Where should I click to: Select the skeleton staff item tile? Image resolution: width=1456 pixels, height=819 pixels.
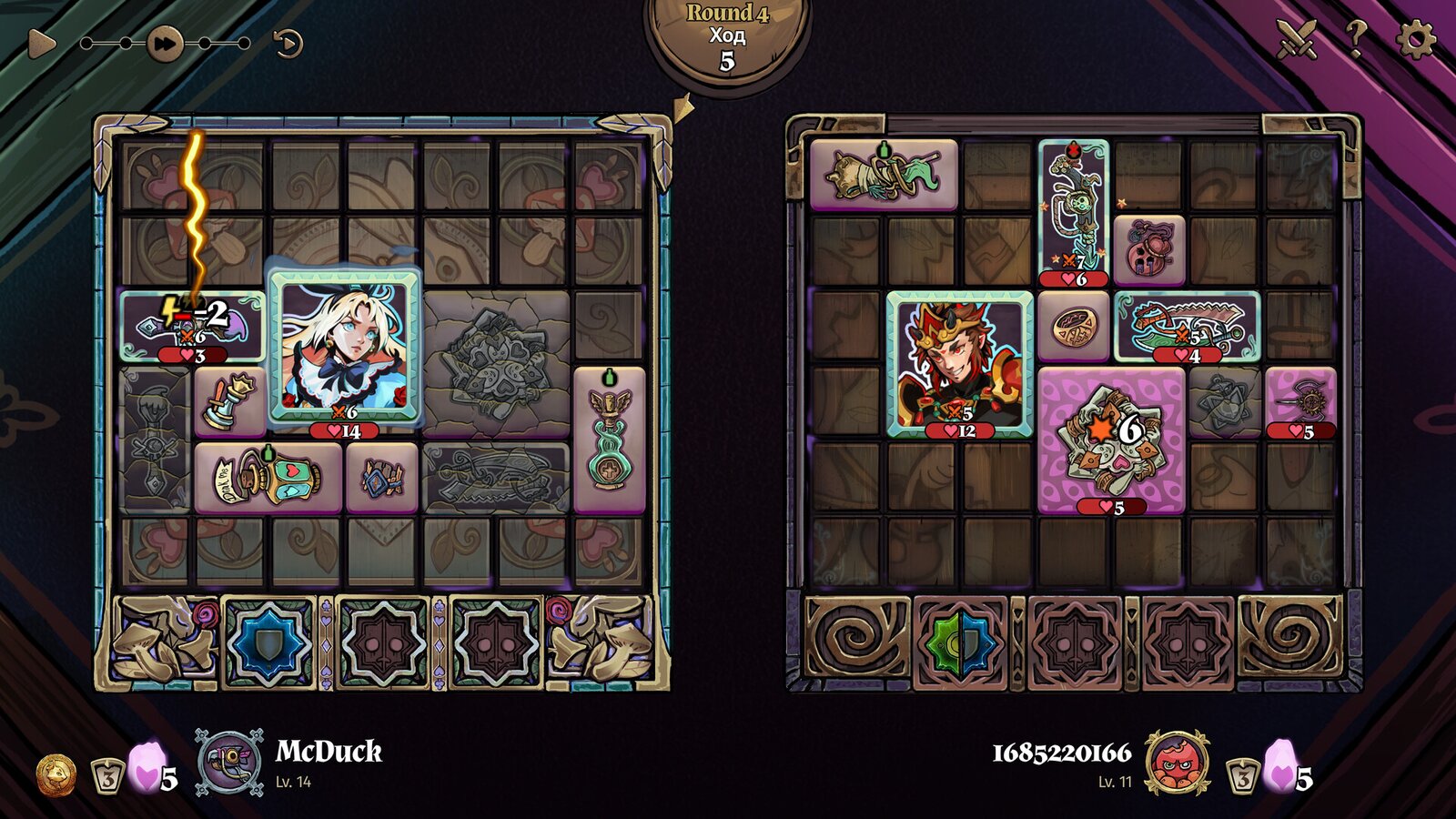pyautogui.click(x=1074, y=211)
